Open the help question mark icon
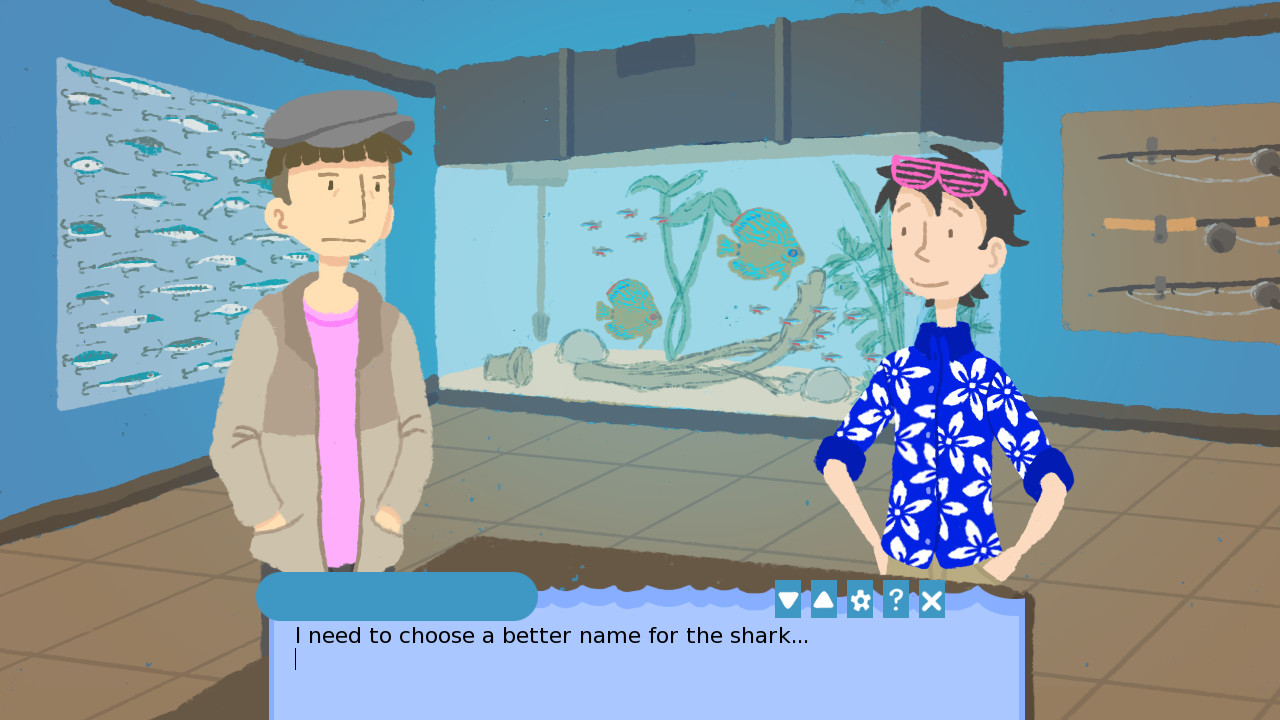Screen dimensions: 1280x720 (x=895, y=600)
